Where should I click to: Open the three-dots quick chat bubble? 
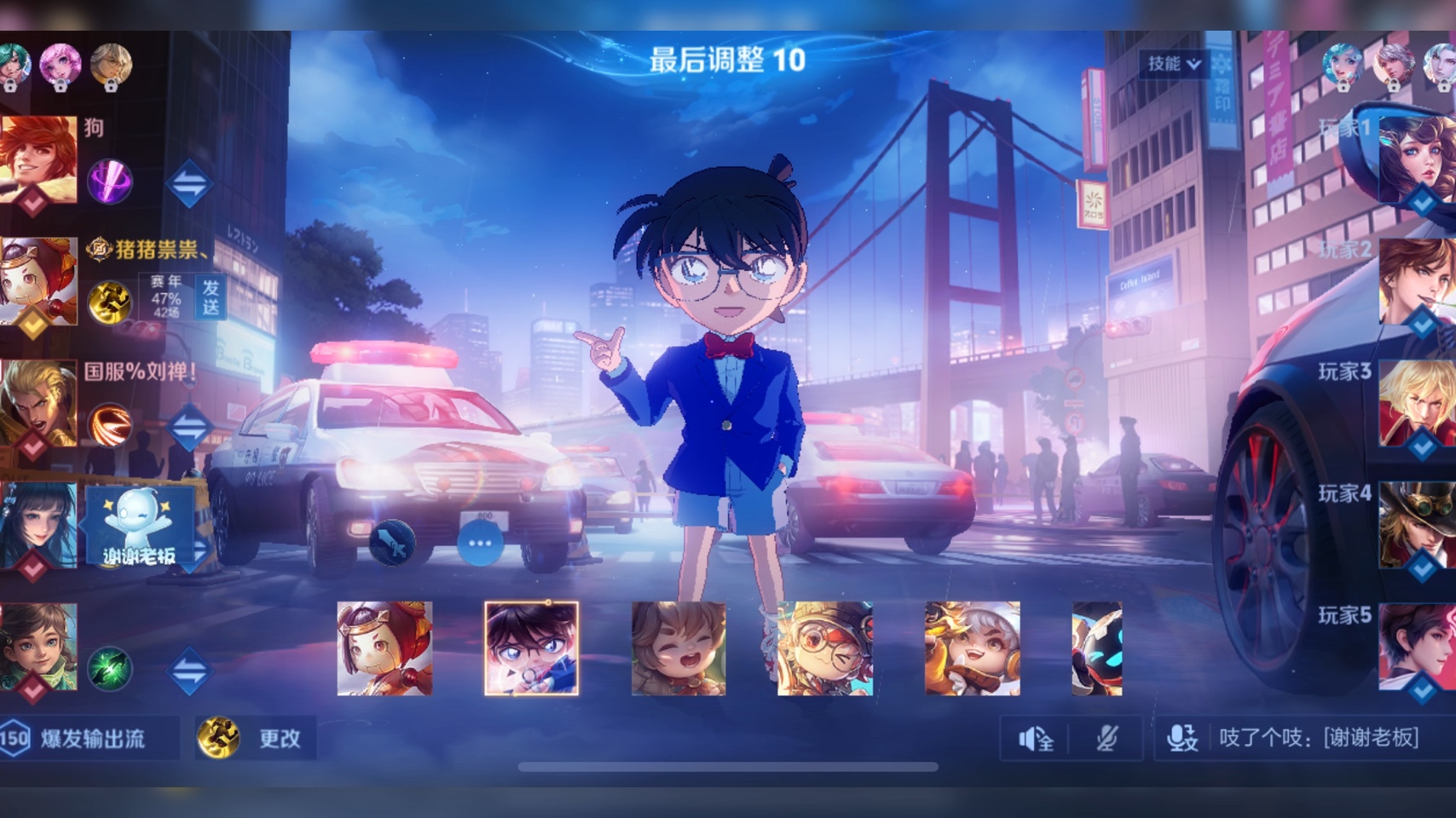480,543
